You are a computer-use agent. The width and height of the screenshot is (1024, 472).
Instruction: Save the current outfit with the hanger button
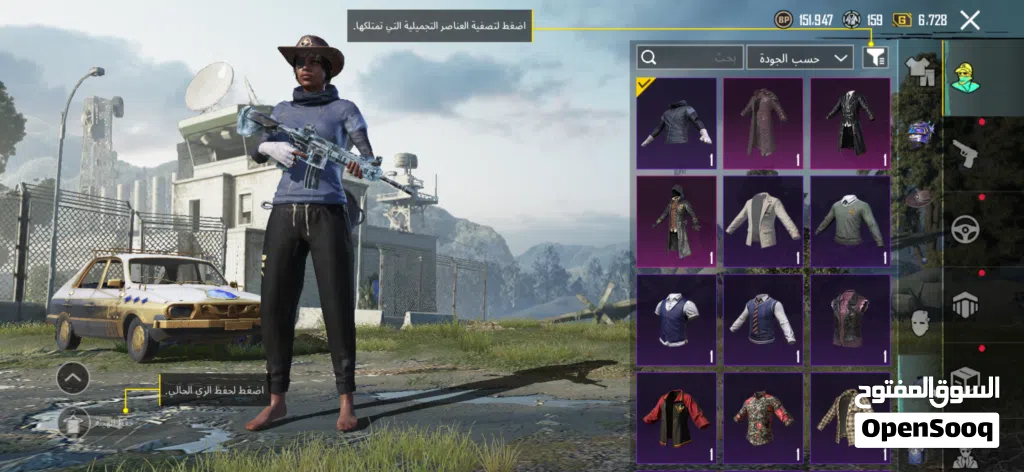pyautogui.click(x=73, y=423)
